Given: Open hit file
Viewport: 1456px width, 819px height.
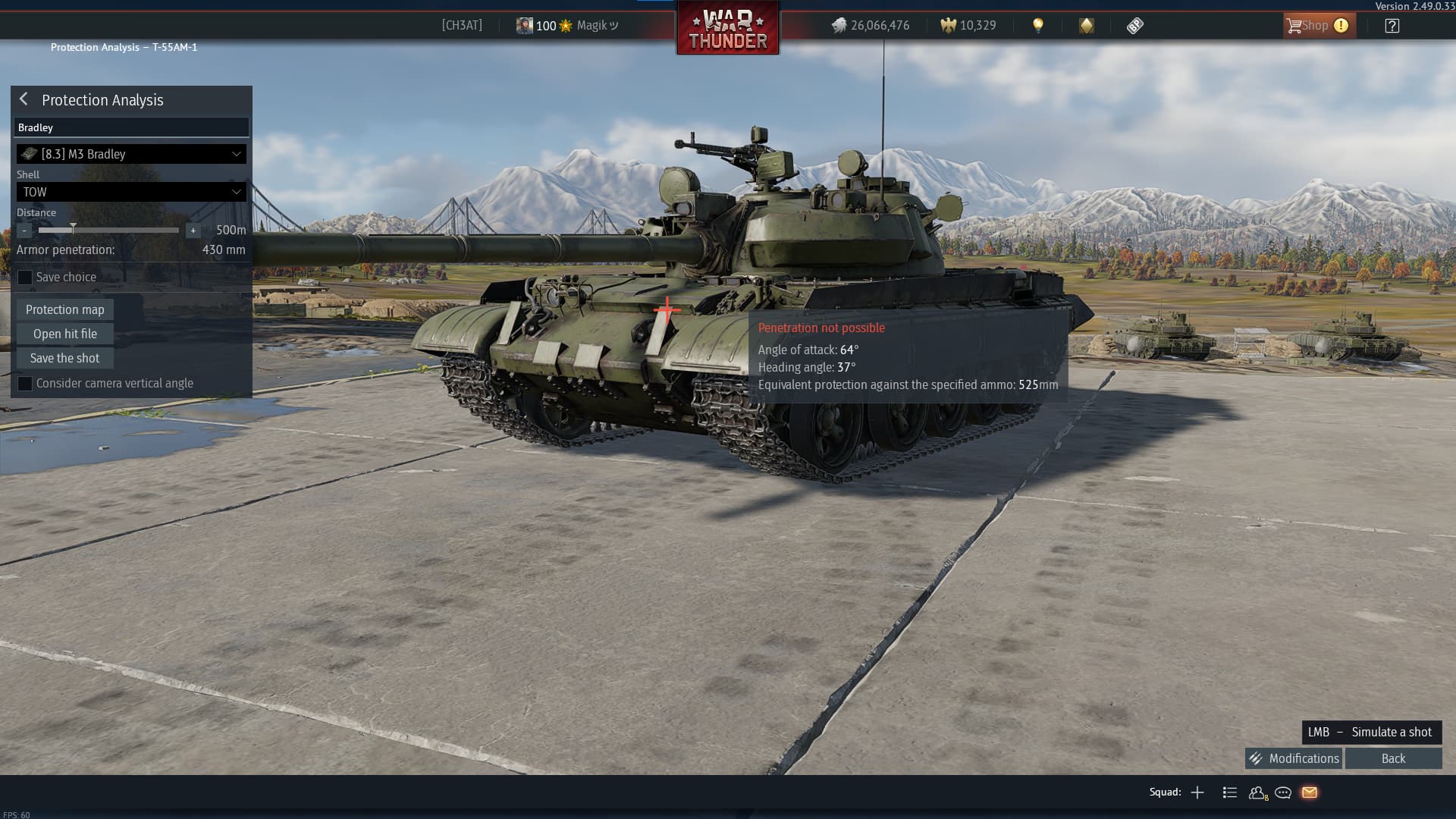Looking at the screenshot, I should [x=65, y=334].
